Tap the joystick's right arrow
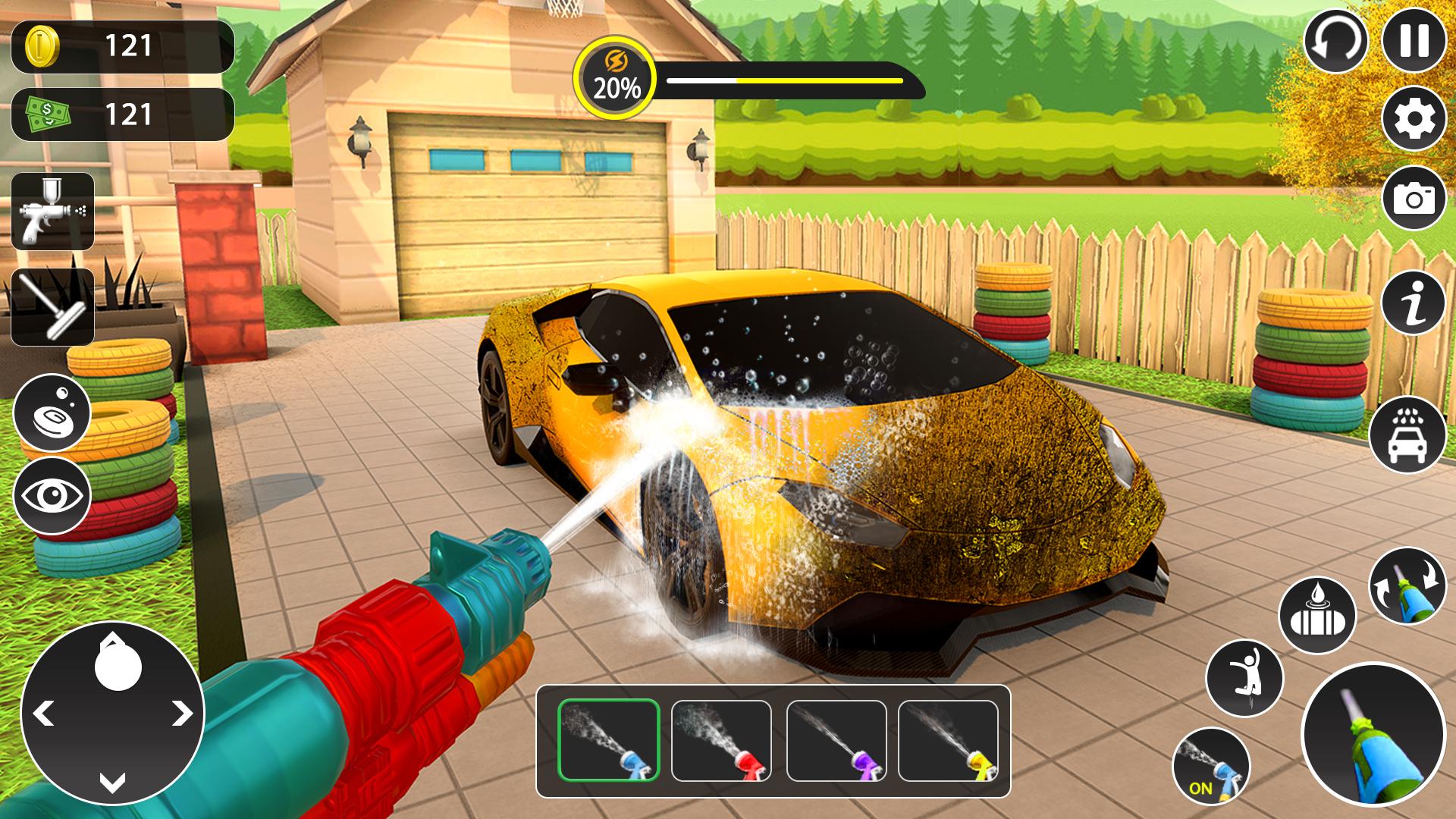This screenshot has width=1456, height=819. pyautogui.click(x=181, y=714)
